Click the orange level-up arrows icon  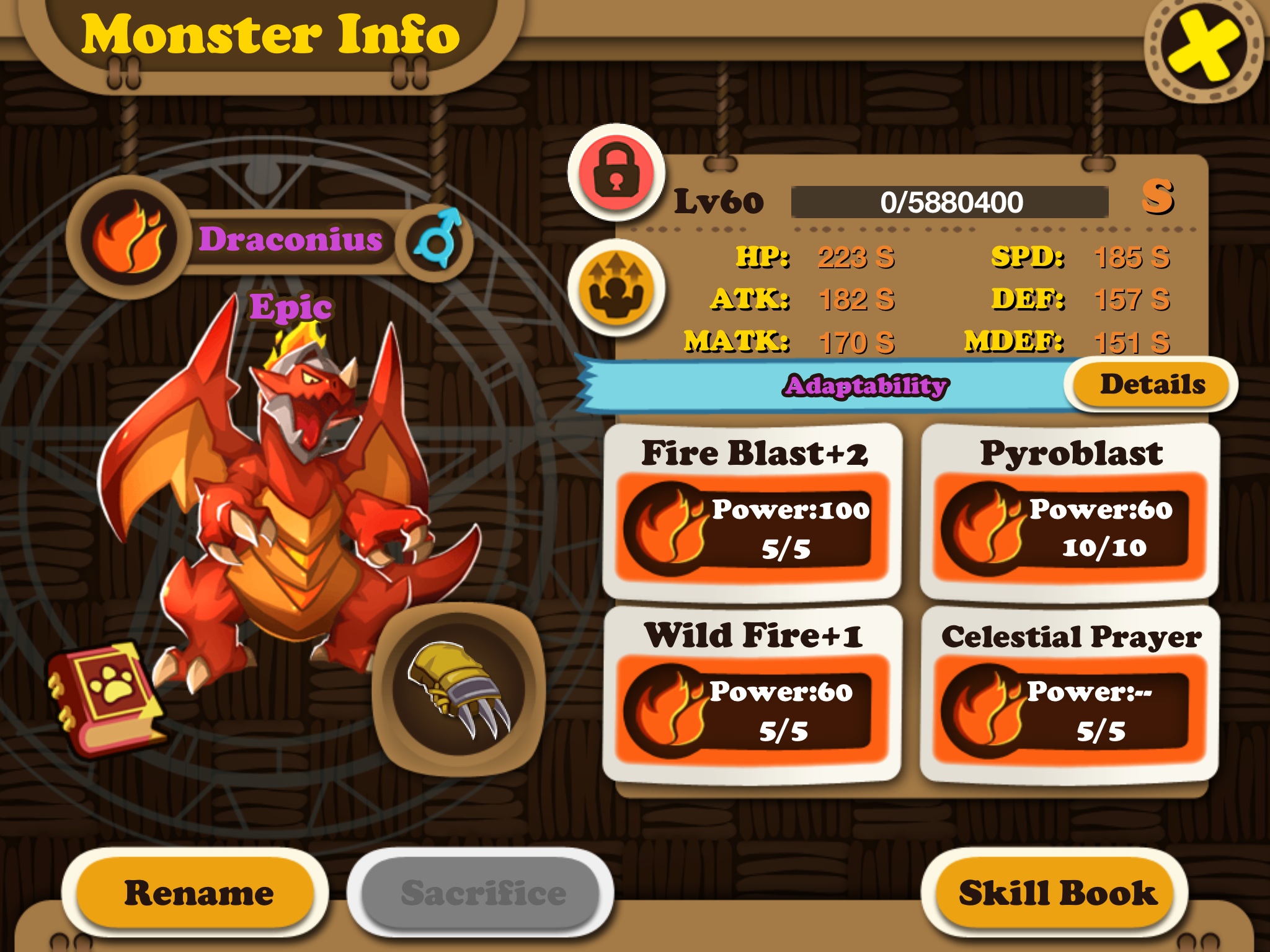pyautogui.click(x=616, y=288)
